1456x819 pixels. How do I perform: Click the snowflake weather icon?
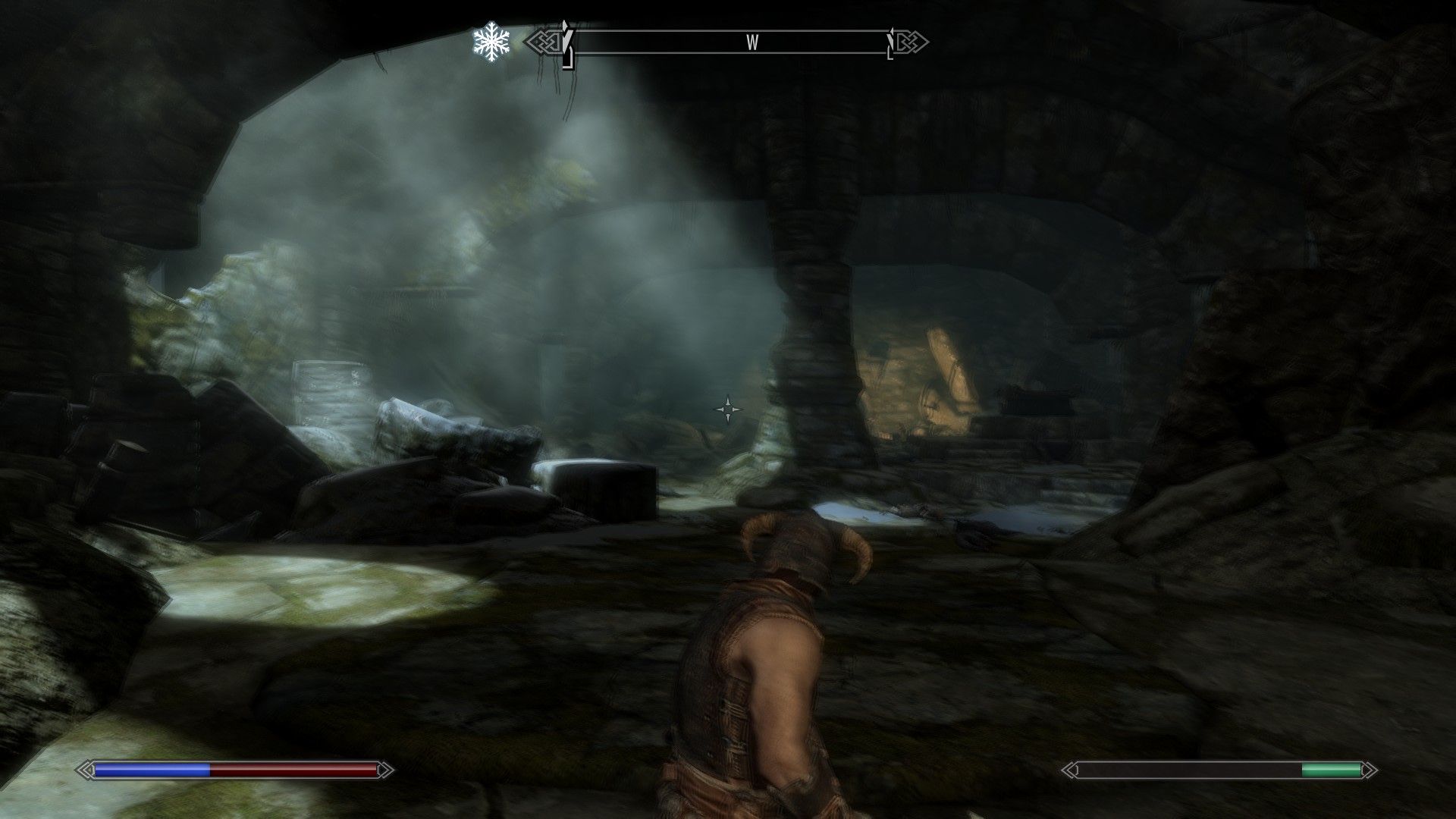(491, 42)
